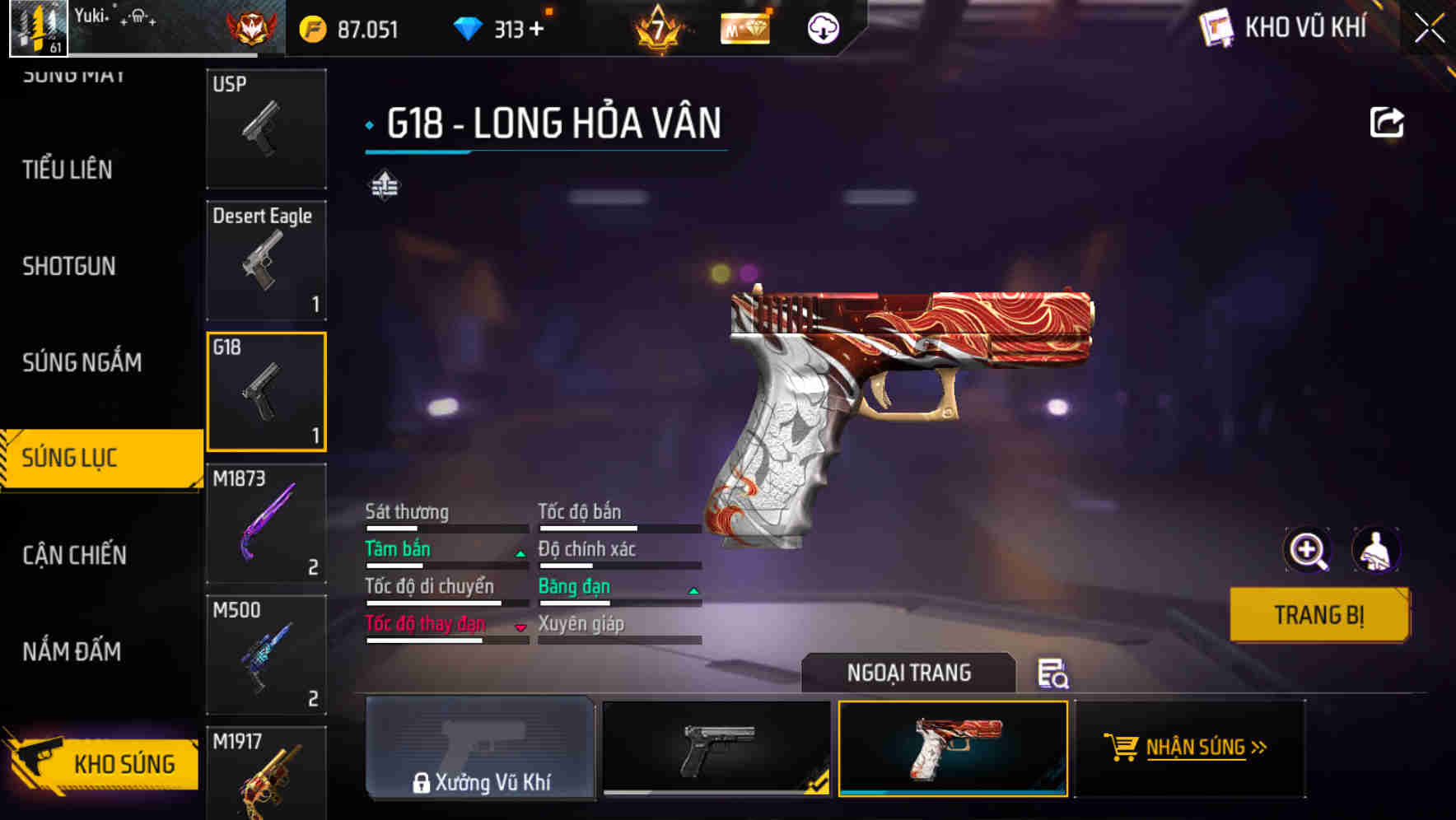The width and height of the screenshot is (1456, 820).
Task: Share the weapon skin
Action: coord(1386,123)
